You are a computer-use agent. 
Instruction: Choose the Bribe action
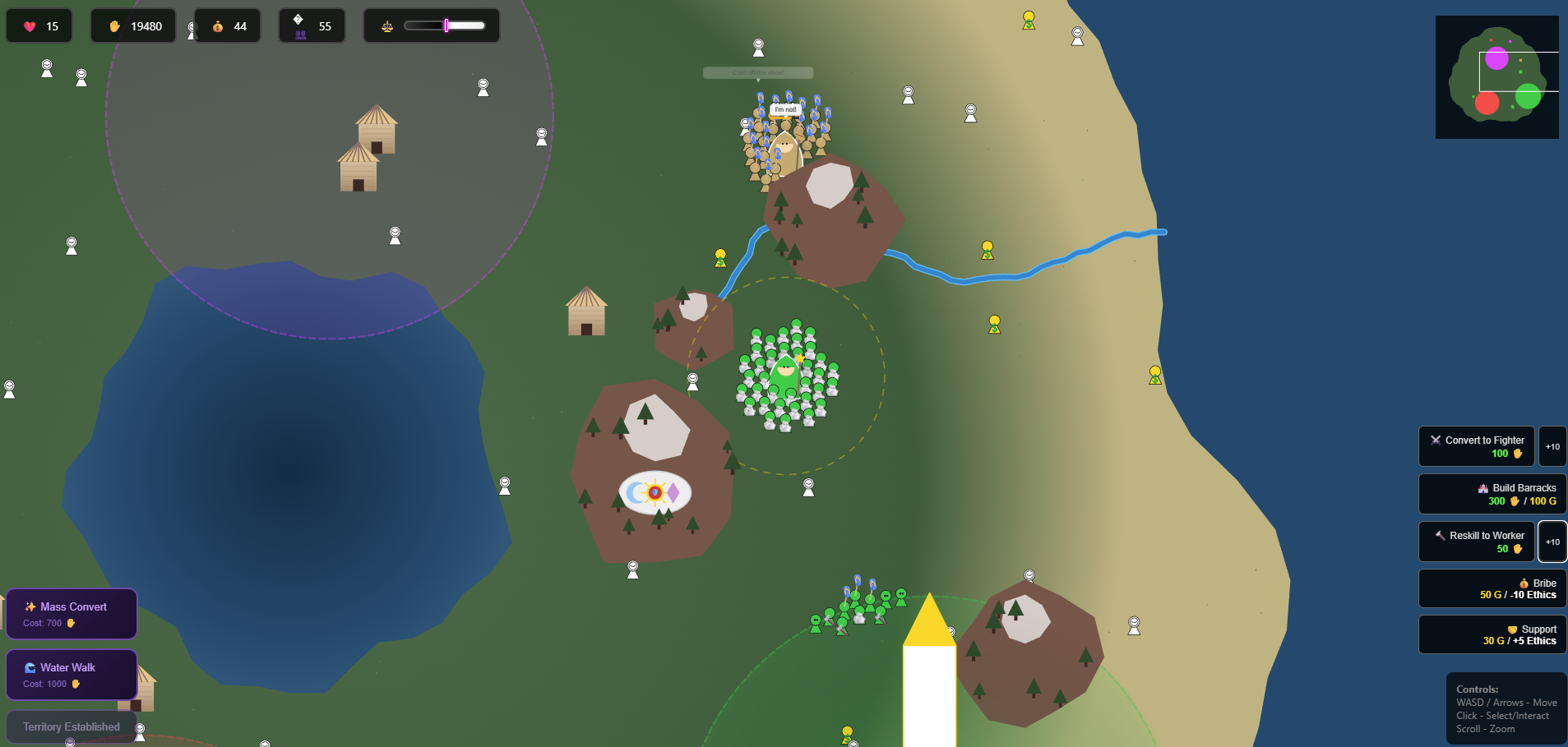click(1492, 588)
